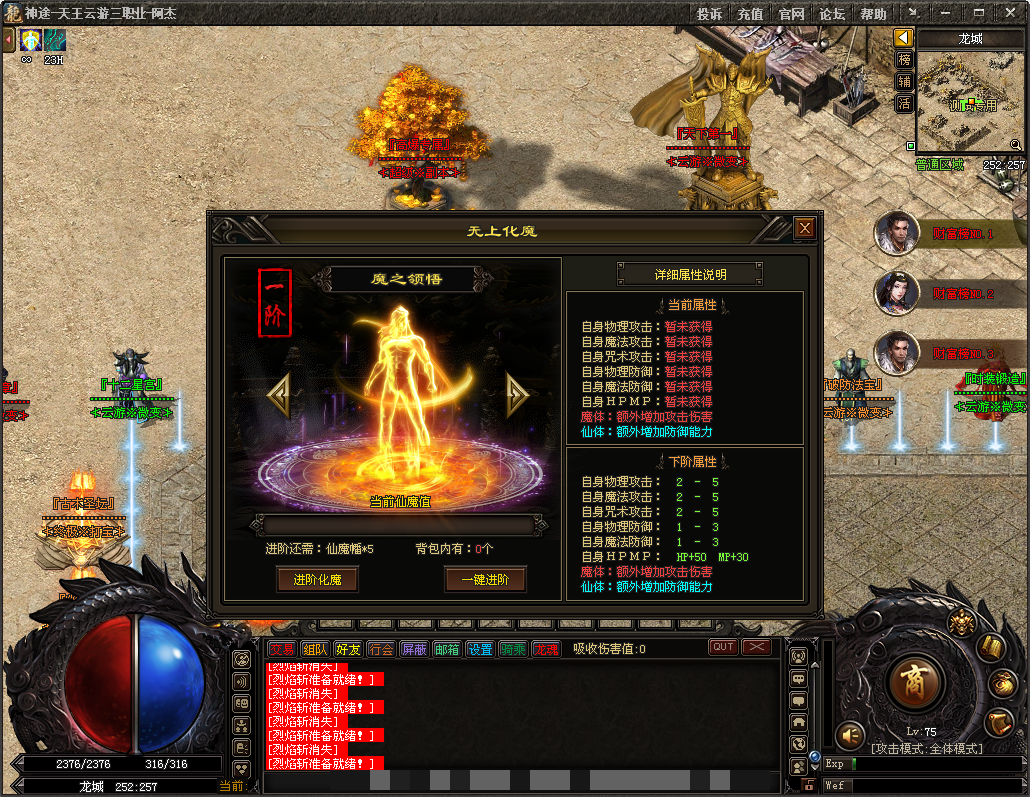Select the 好友 friends tab
1030x797 pixels.
coord(348,649)
